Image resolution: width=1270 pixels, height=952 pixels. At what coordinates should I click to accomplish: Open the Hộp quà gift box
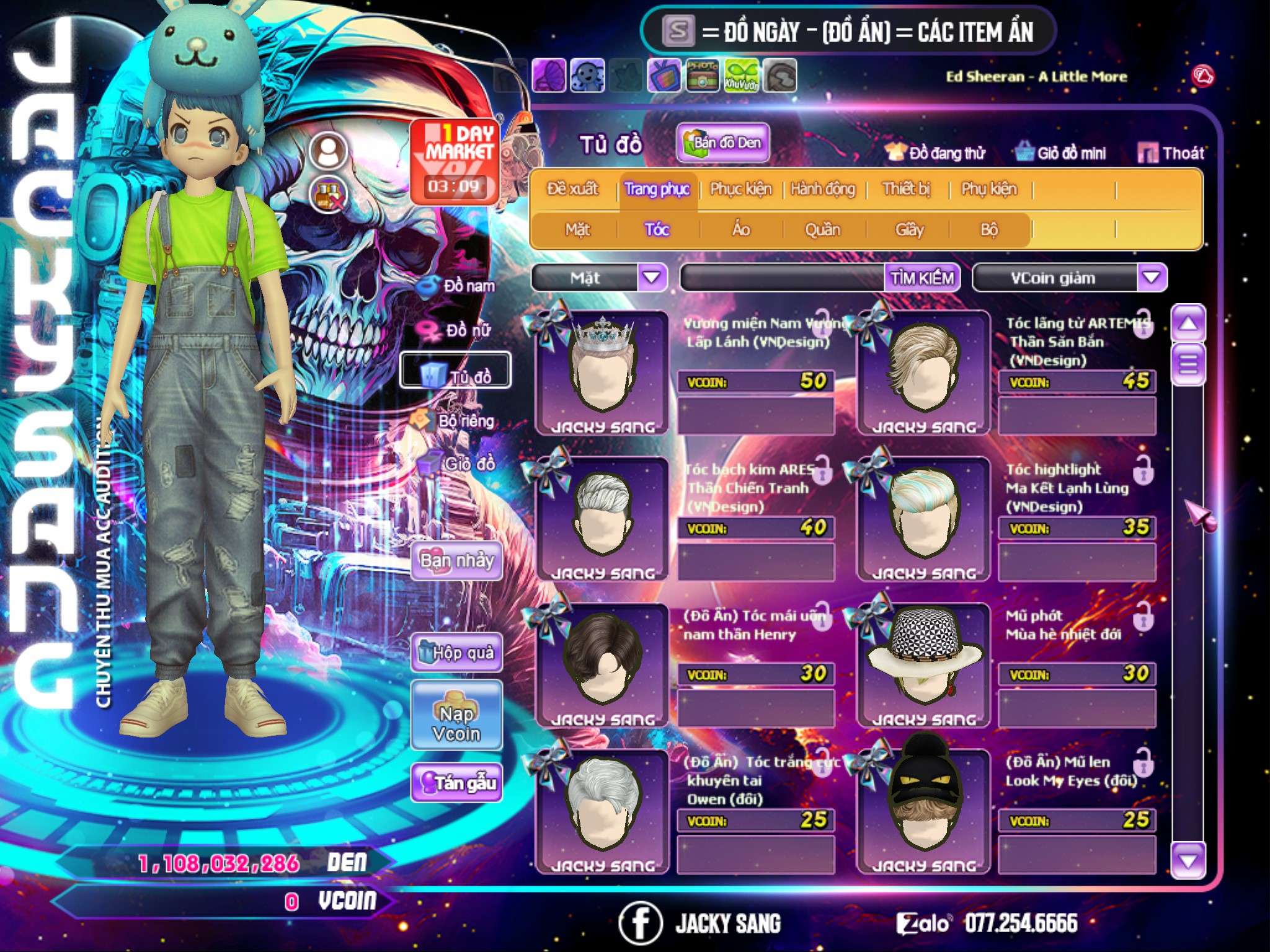tap(456, 653)
